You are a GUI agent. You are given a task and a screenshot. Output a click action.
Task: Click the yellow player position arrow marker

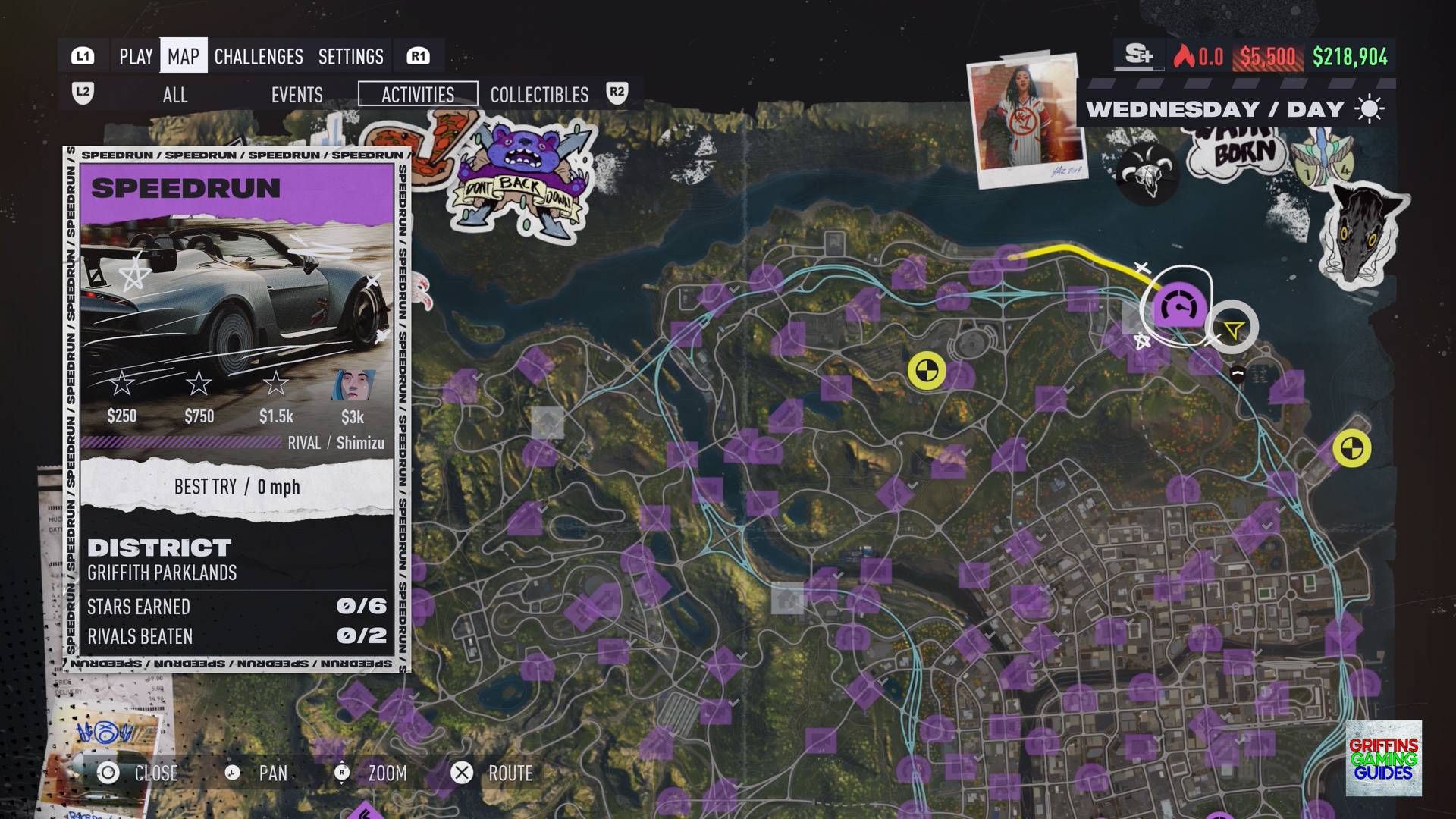click(x=1233, y=329)
